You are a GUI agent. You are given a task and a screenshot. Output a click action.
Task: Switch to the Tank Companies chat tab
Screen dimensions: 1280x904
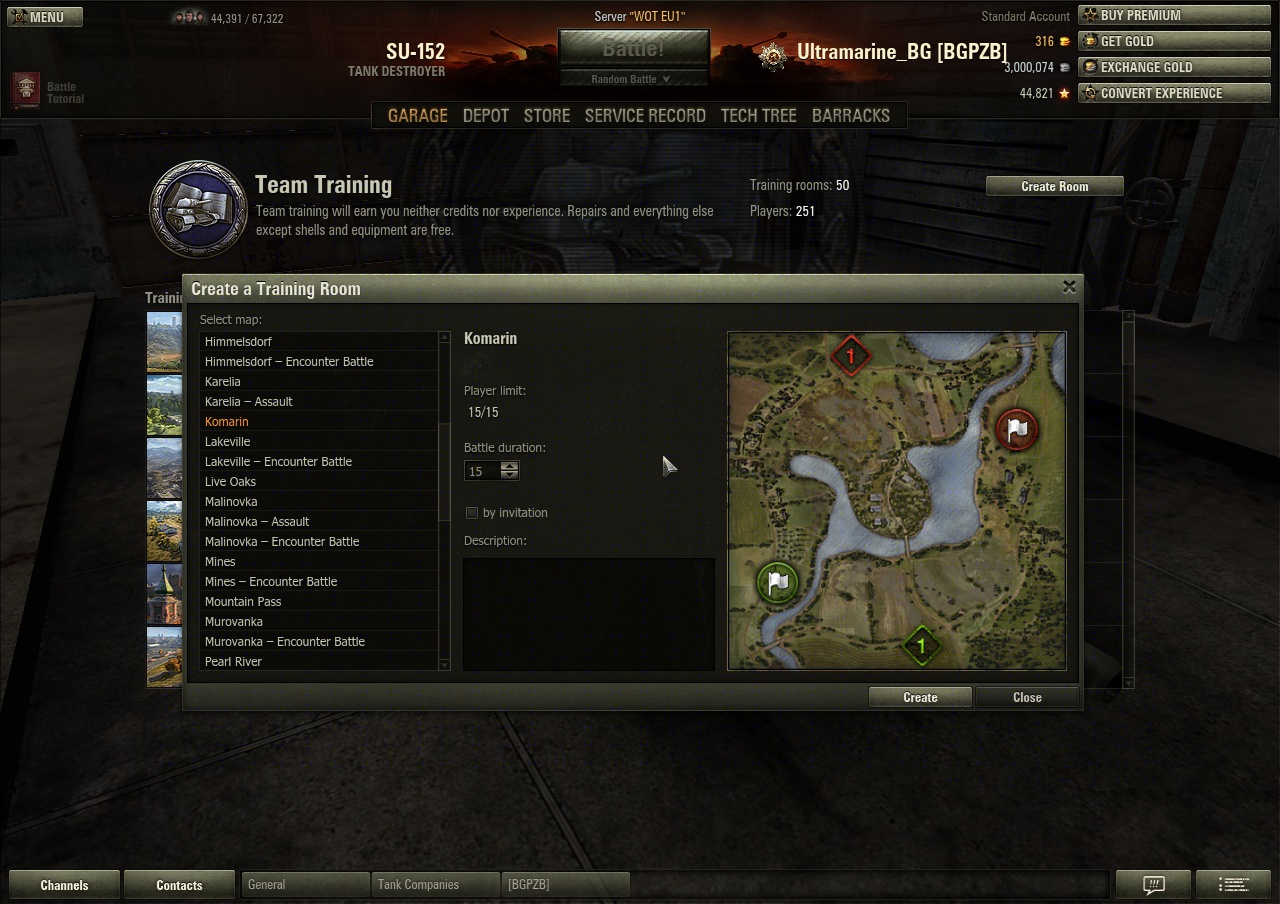[x=418, y=885]
